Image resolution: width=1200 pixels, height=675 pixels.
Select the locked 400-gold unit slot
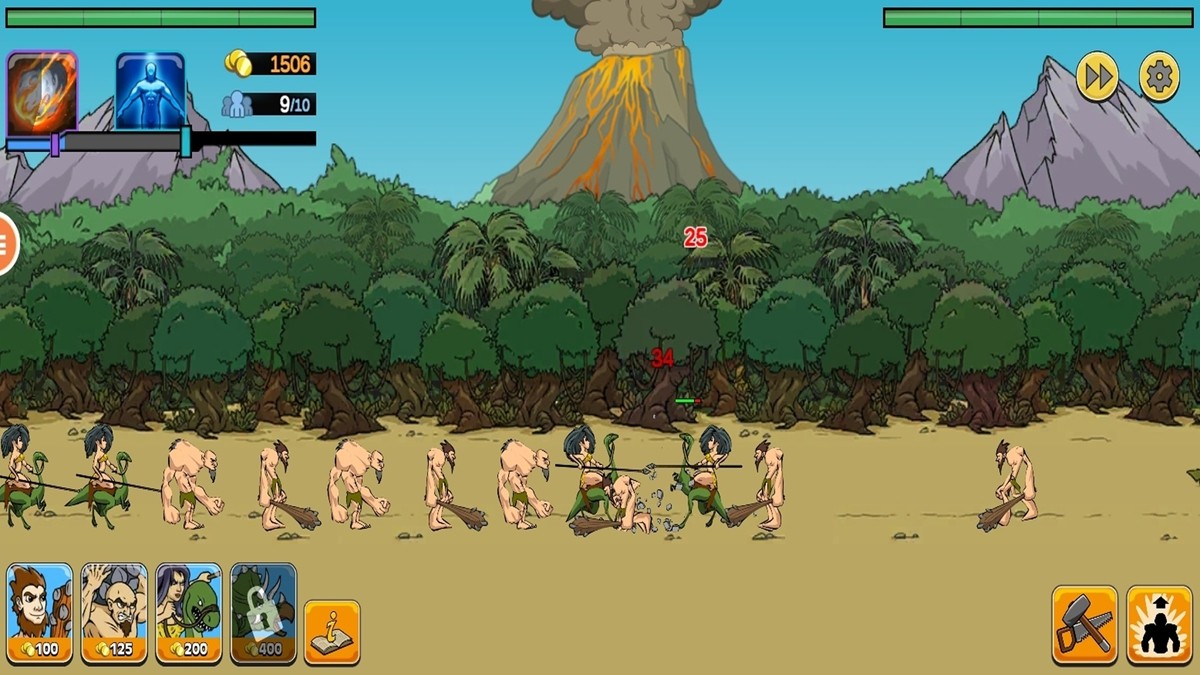pos(263,612)
